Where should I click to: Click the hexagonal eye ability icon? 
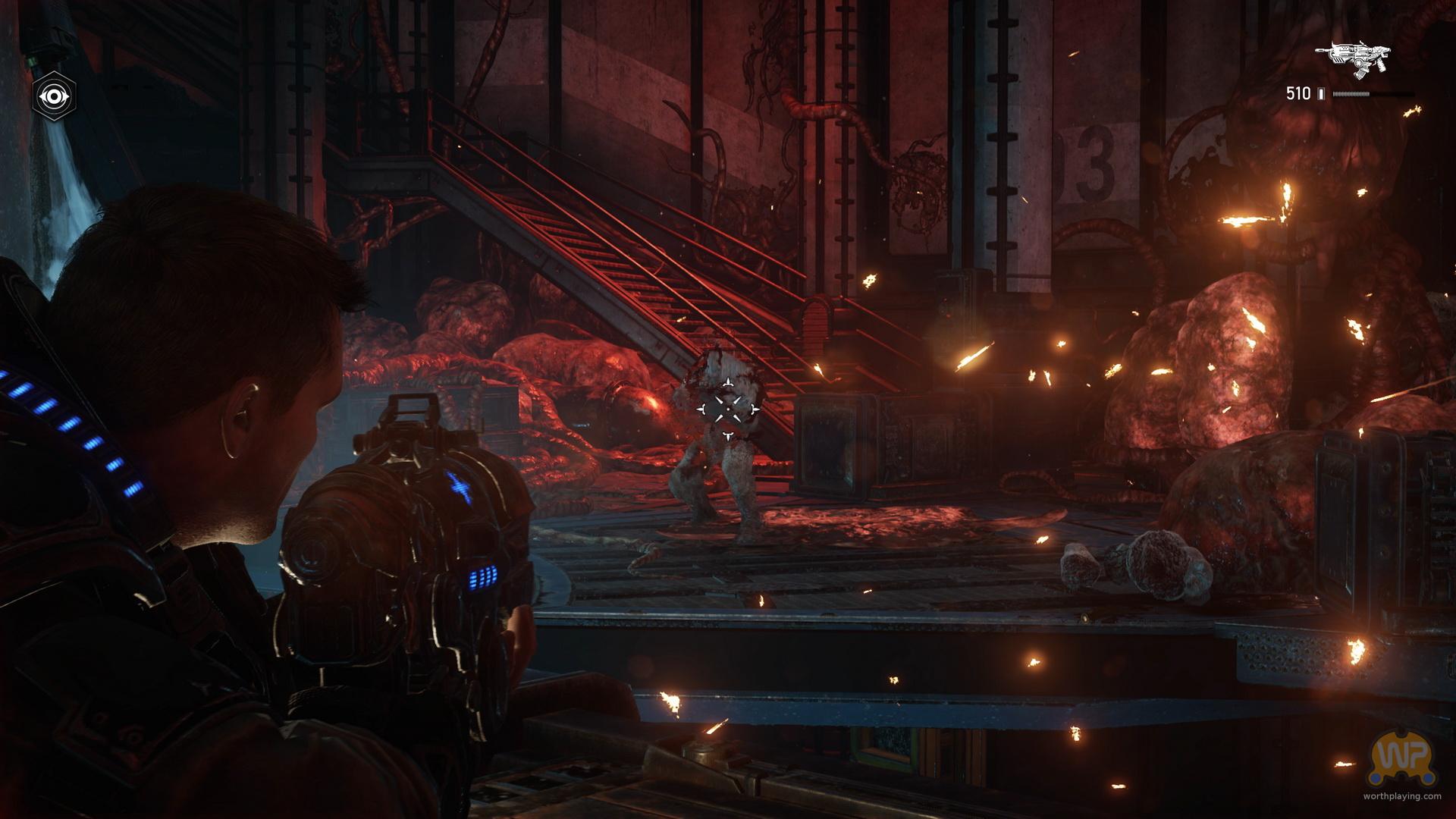pyautogui.click(x=55, y=96)
